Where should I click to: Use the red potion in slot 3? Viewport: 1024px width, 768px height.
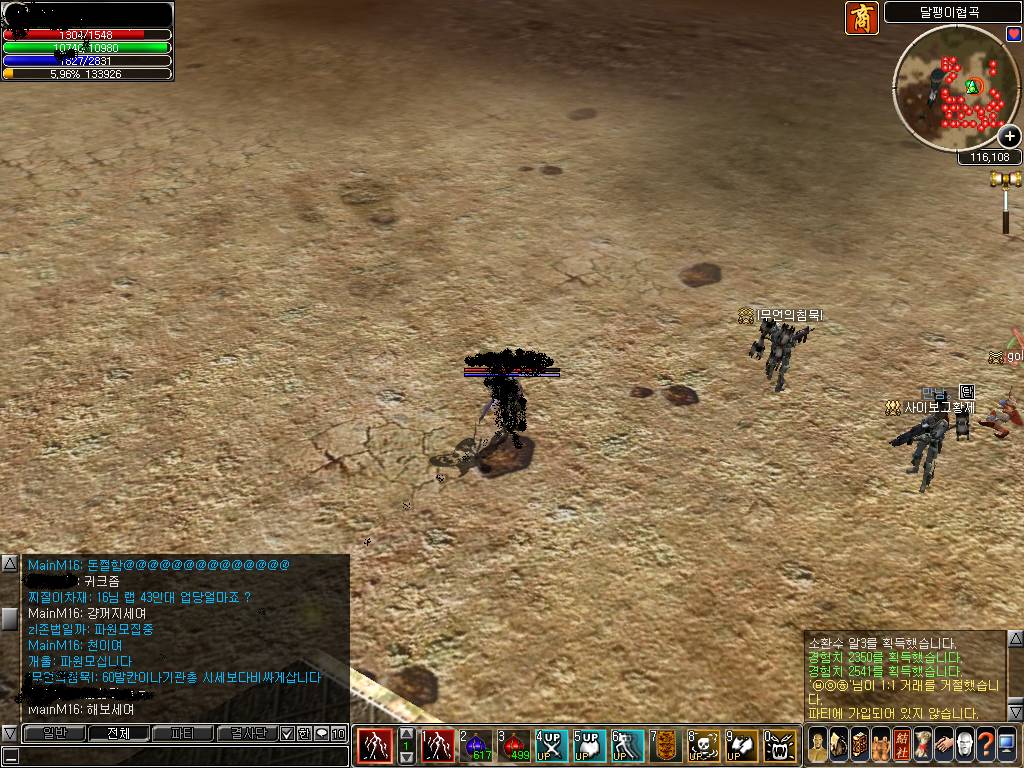[x=514, y=746]
